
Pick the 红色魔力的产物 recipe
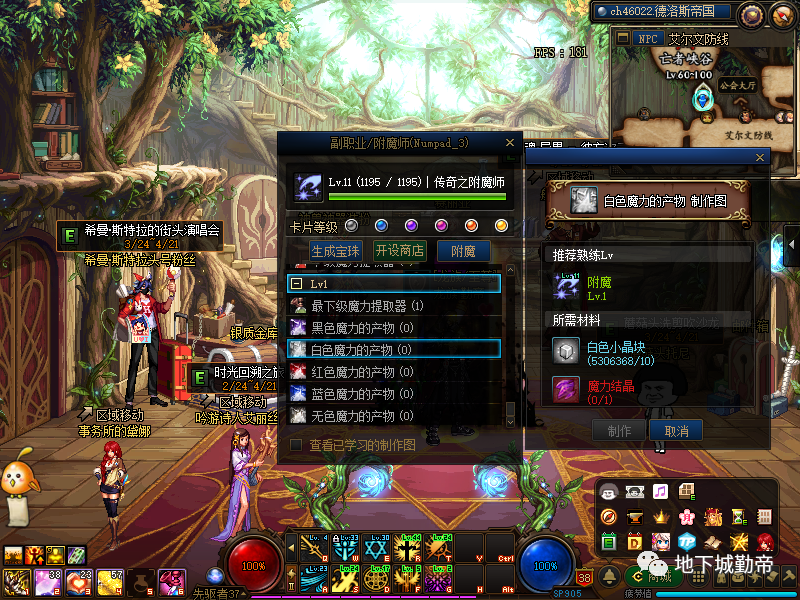[361, 372]
